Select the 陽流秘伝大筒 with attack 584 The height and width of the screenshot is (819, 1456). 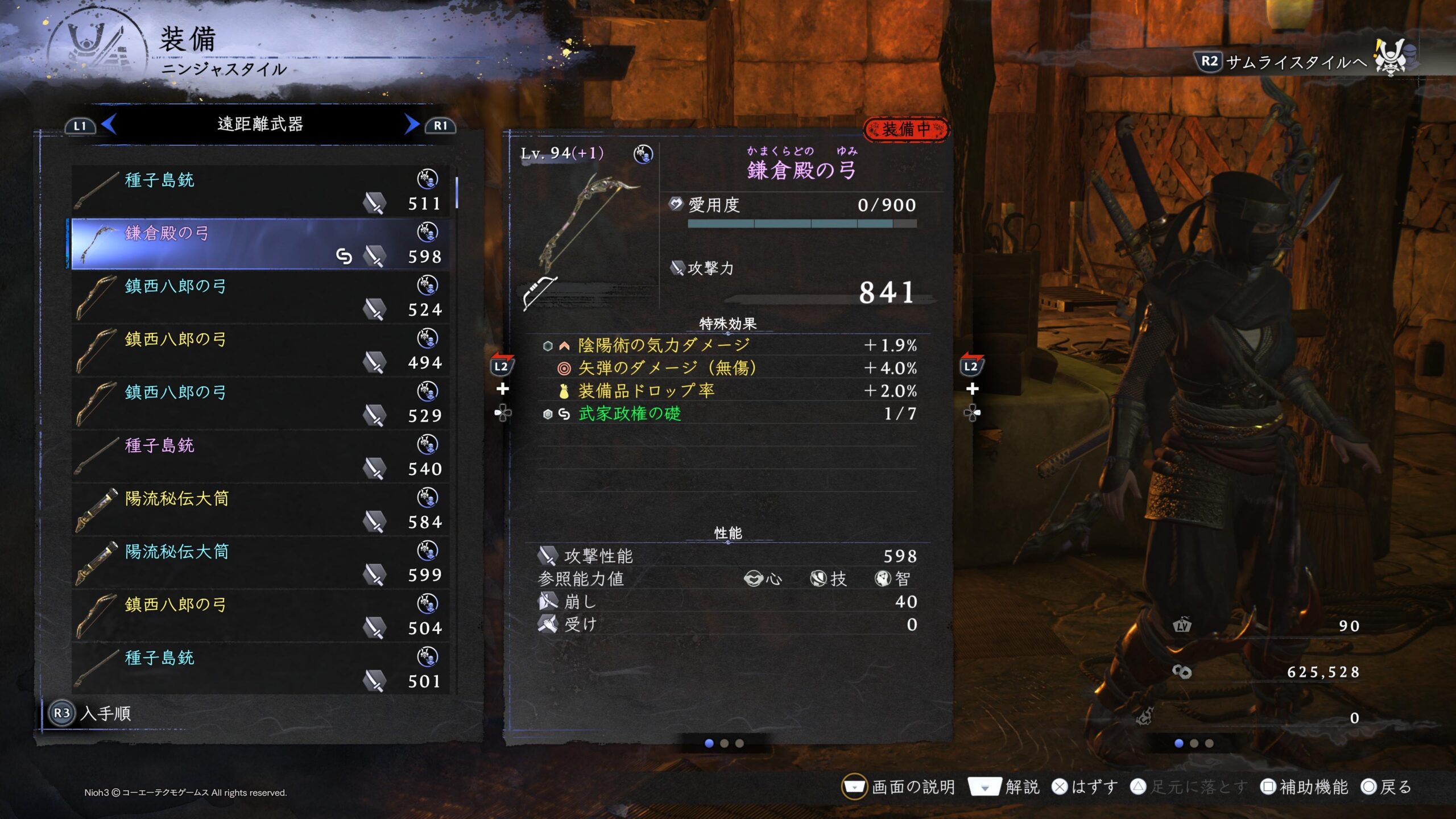[260, 510]
